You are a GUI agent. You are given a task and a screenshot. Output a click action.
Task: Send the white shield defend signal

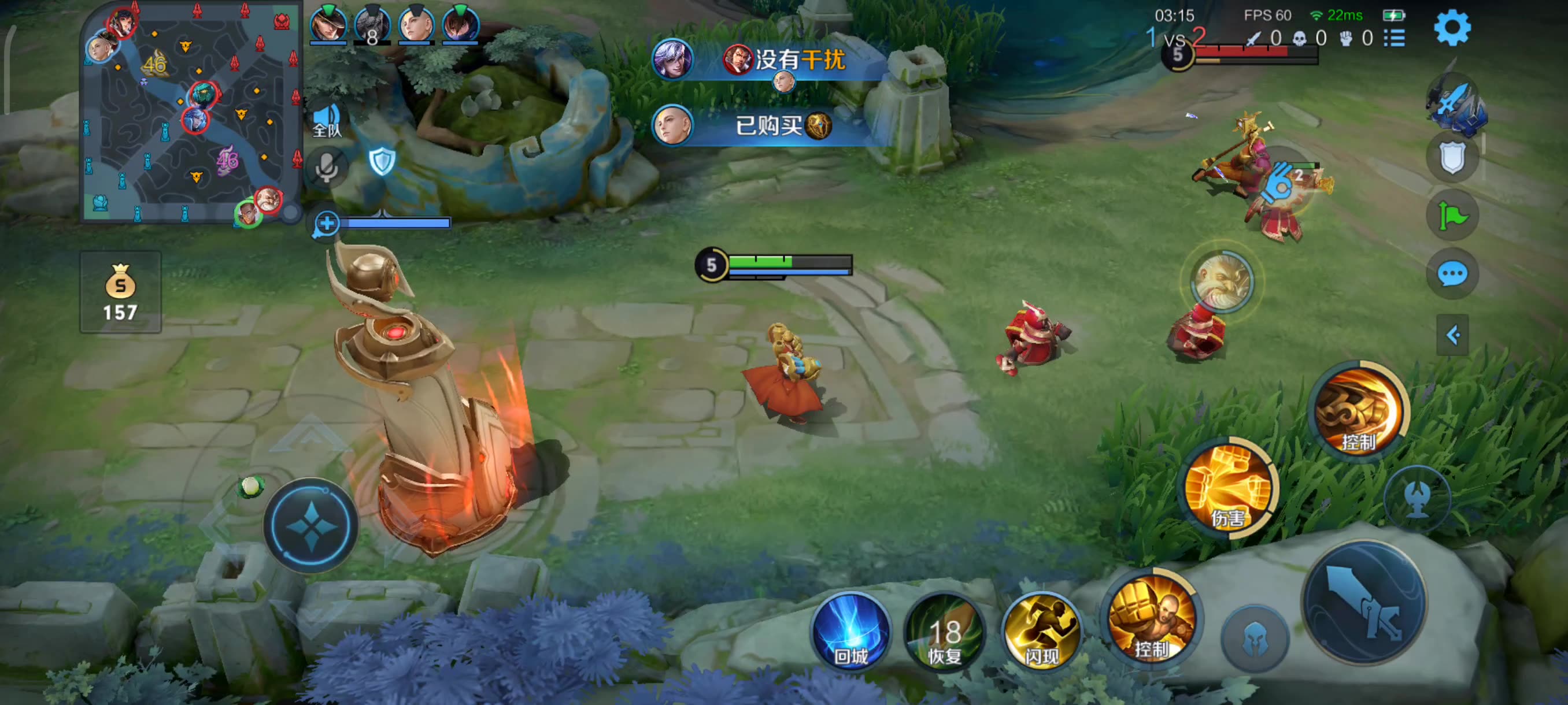click(x=1452, y=157)
